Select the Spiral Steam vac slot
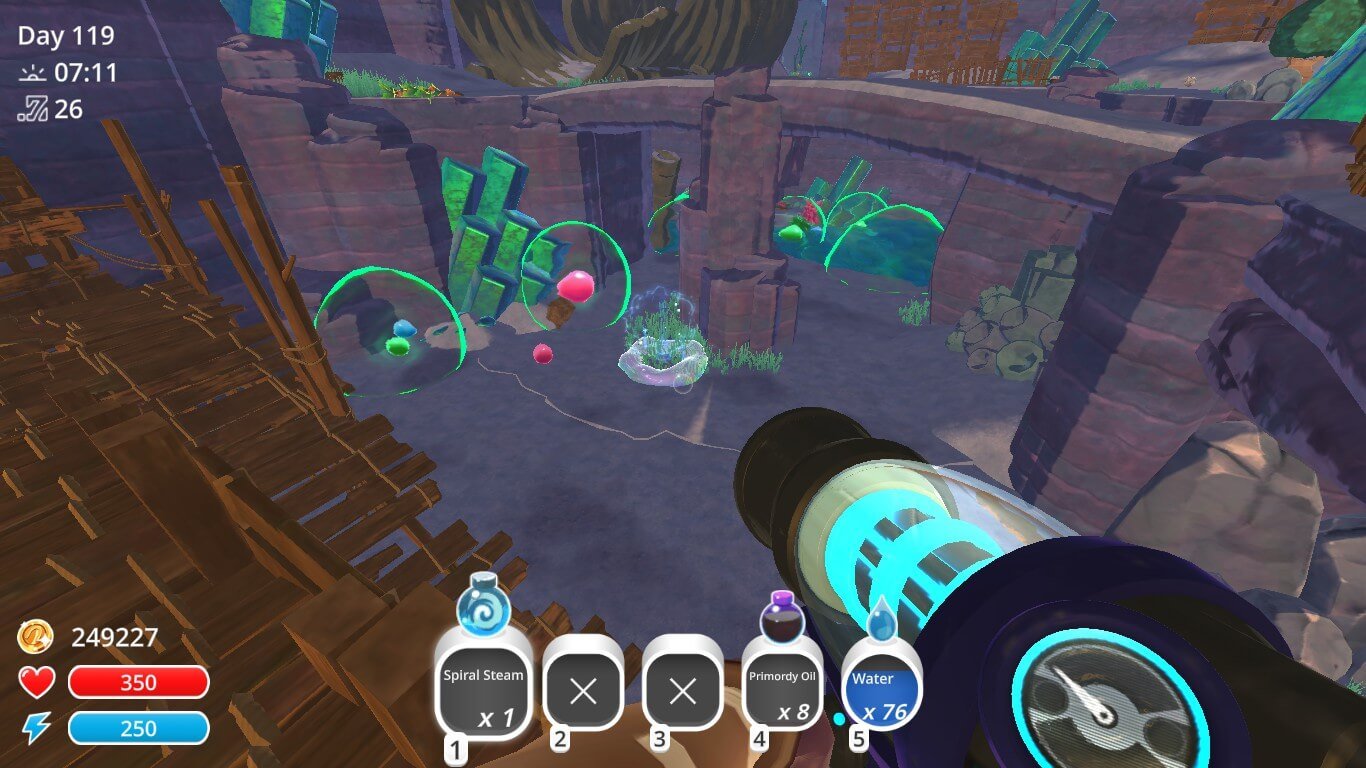Screen dimensions: 1366x768 484,691
